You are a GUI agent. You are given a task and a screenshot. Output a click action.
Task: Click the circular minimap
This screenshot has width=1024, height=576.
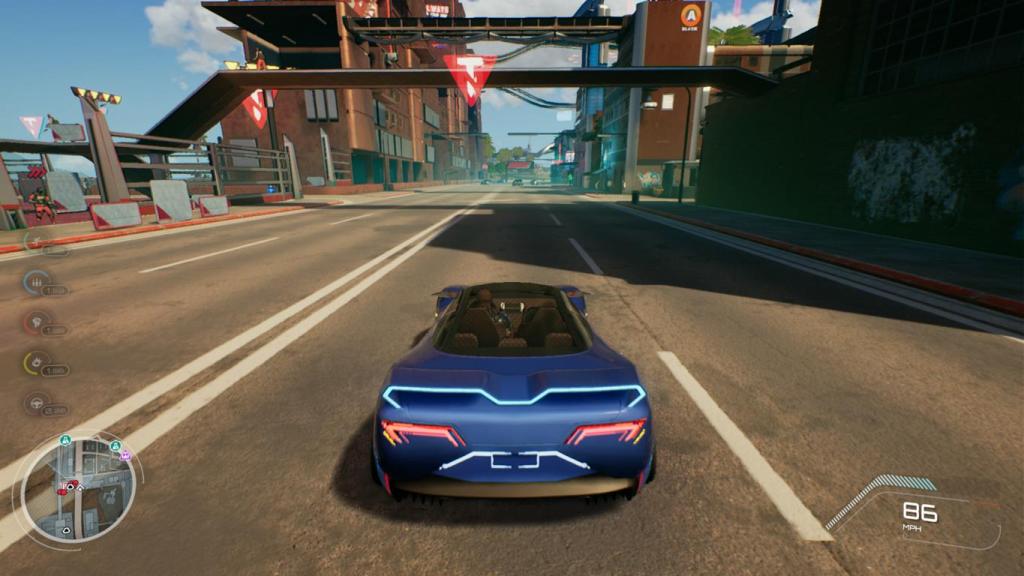tap(78, 490)
